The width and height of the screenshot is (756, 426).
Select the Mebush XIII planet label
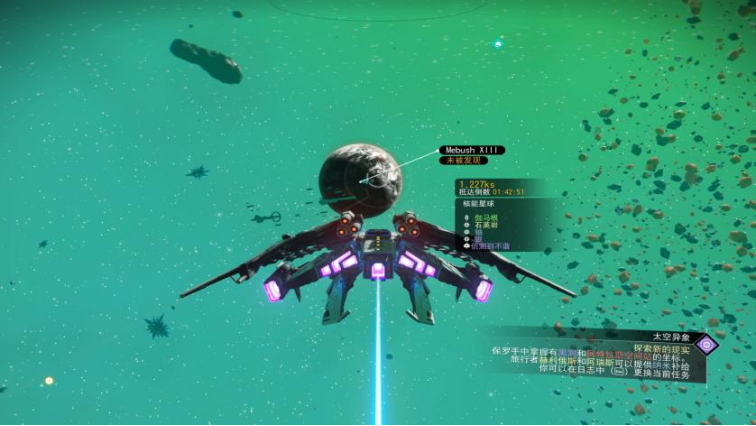[x=470, y=150]
